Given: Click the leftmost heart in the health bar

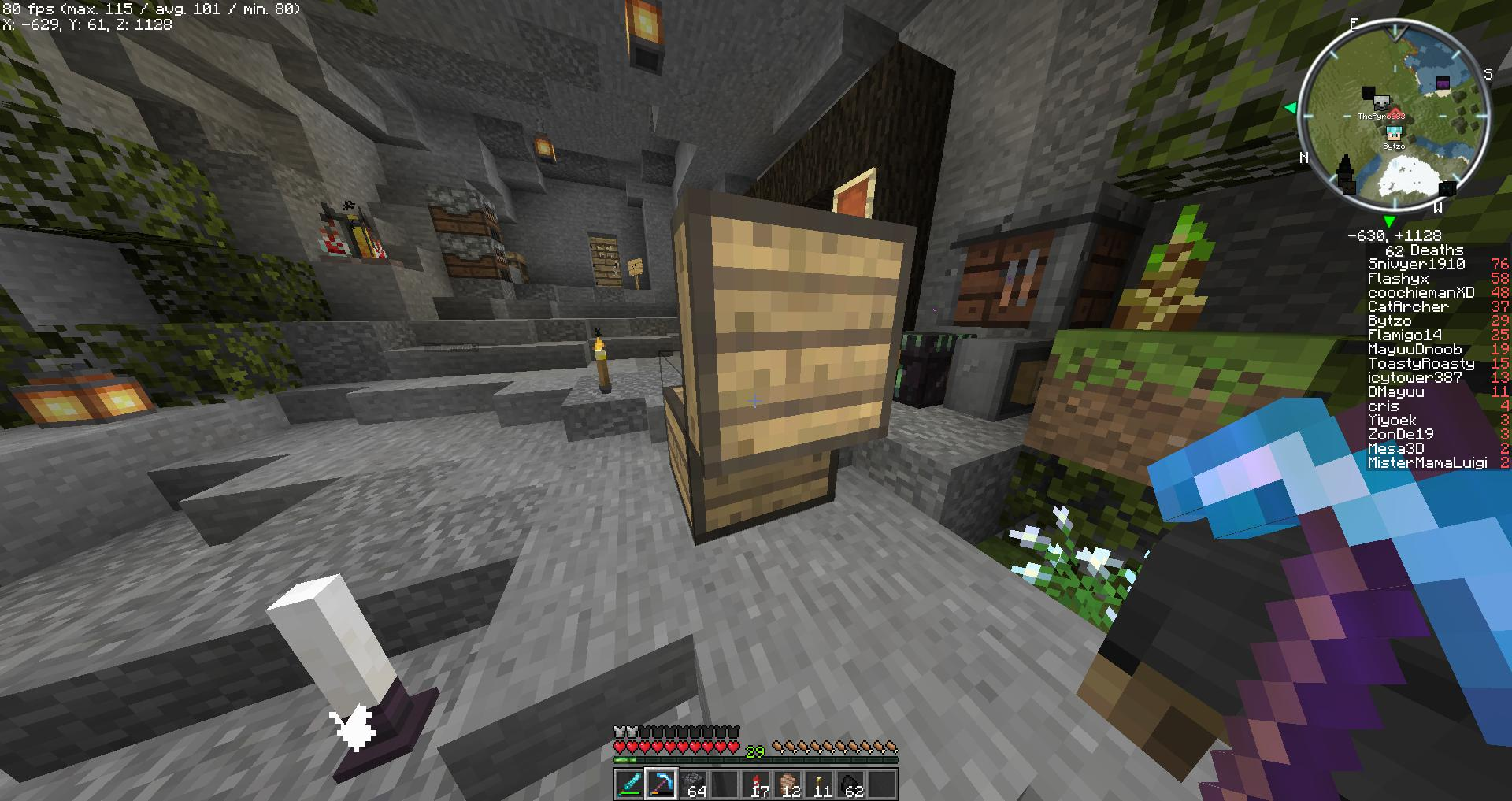Looking at the screenshot, I should pos(620,747).
